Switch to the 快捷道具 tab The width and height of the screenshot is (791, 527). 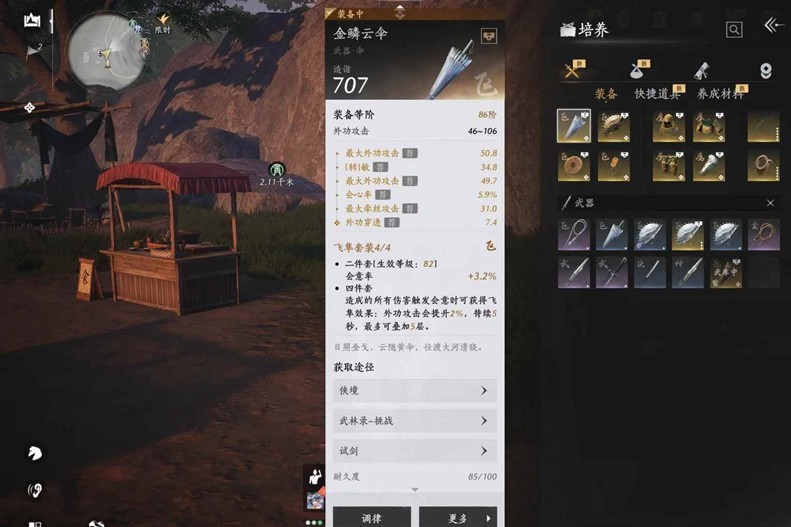tap(657, 94)
